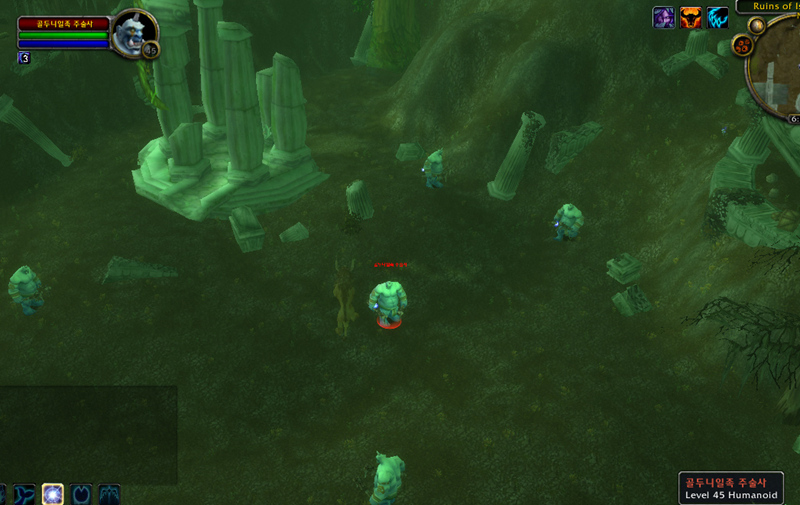Toggle the round orange tracking button by minimap
800x505 pixels.
pos(743,45)
